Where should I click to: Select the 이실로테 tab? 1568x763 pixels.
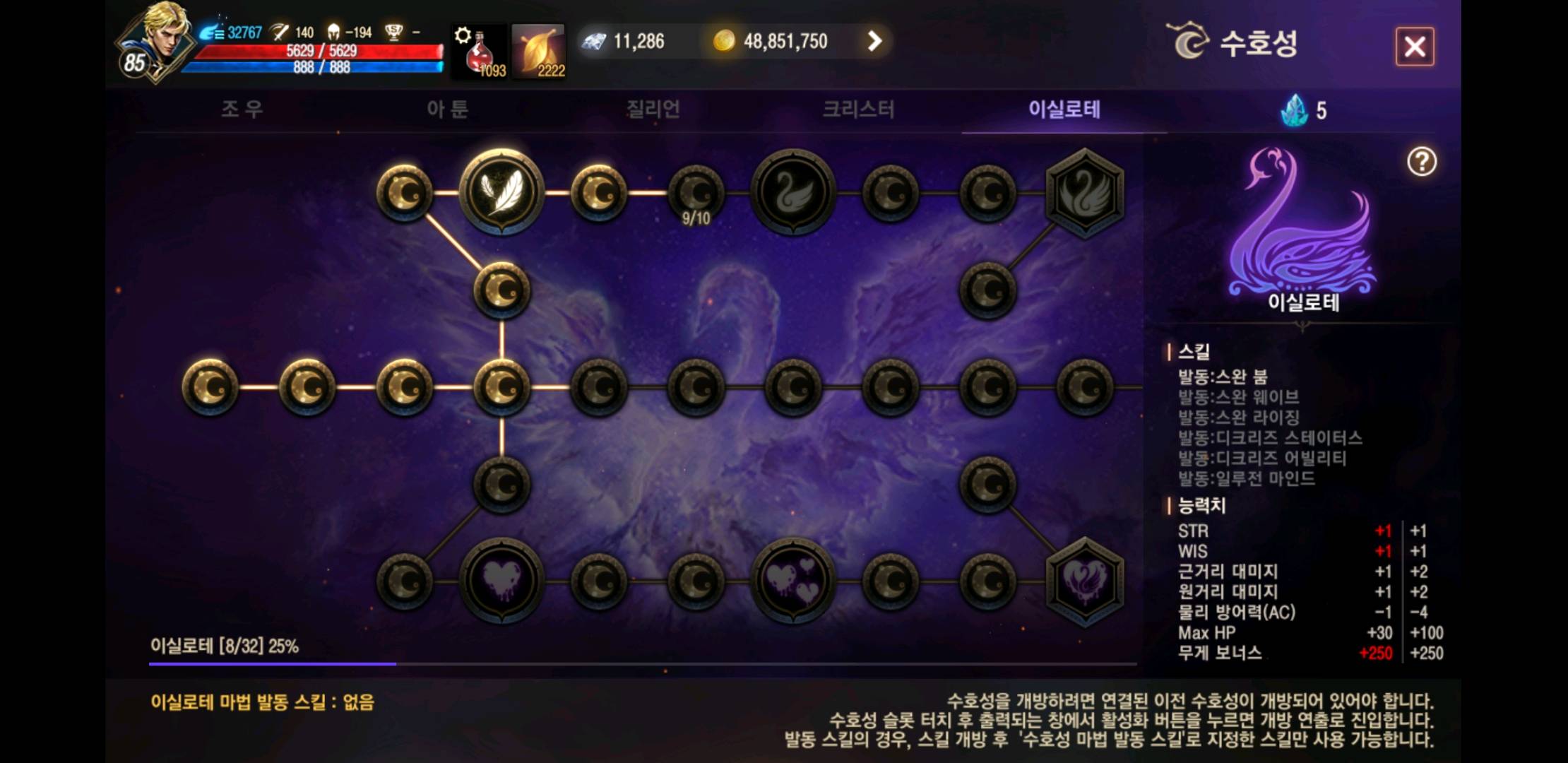pos(1064,110)
